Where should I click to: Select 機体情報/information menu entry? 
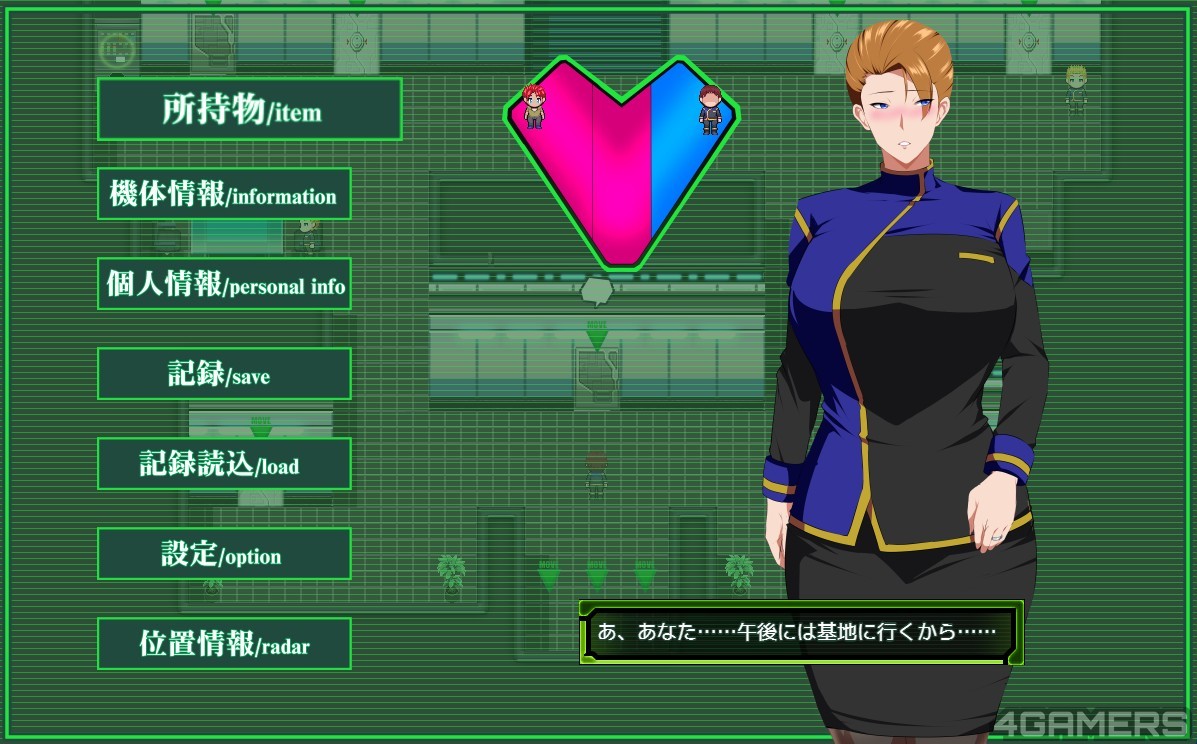[x=224, y=194]
